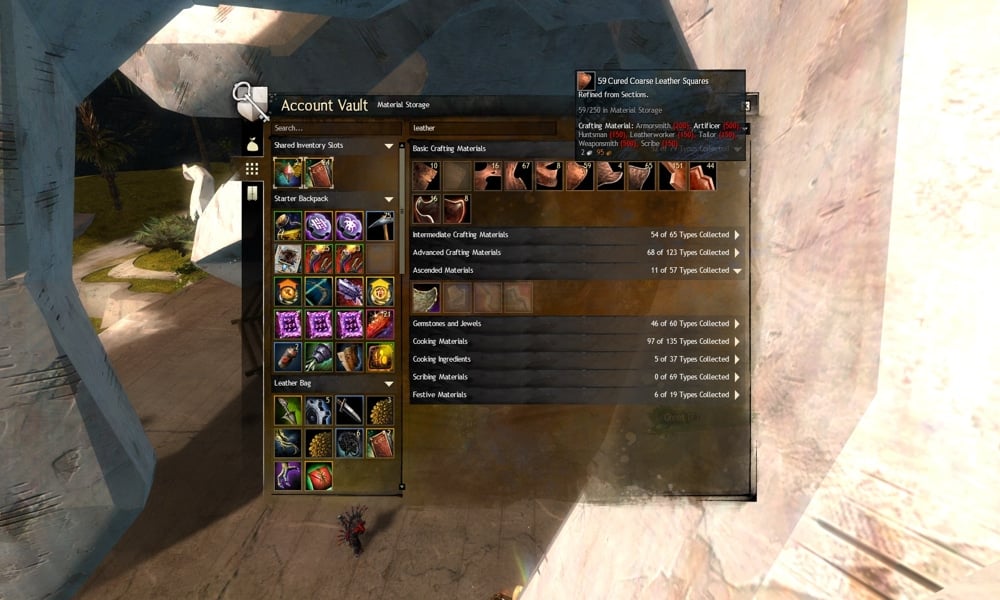Click the inventory Search field

(335, 128)
